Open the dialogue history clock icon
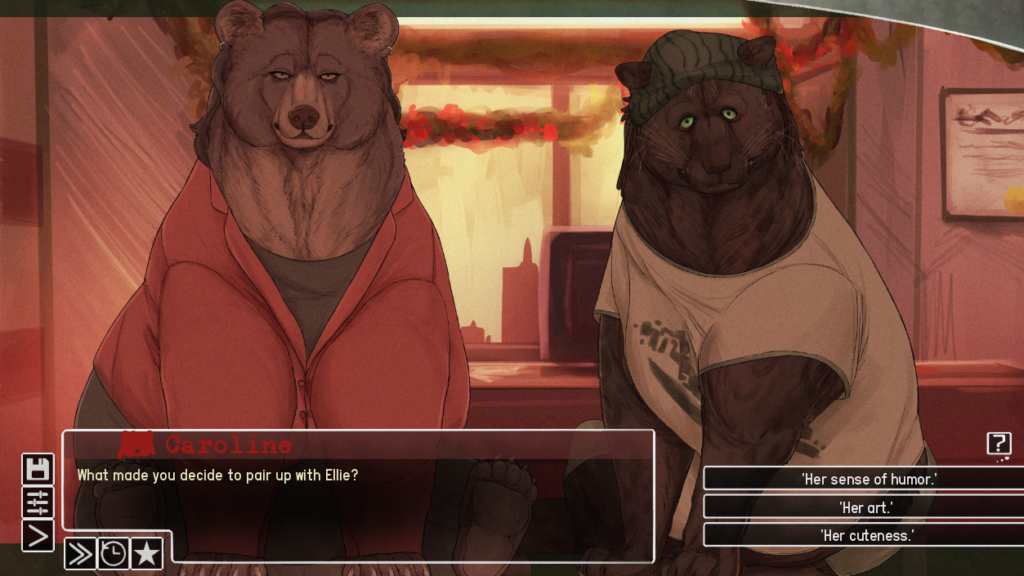The width and height of the screenshot is (1024, 576). [x=113, y=553]
